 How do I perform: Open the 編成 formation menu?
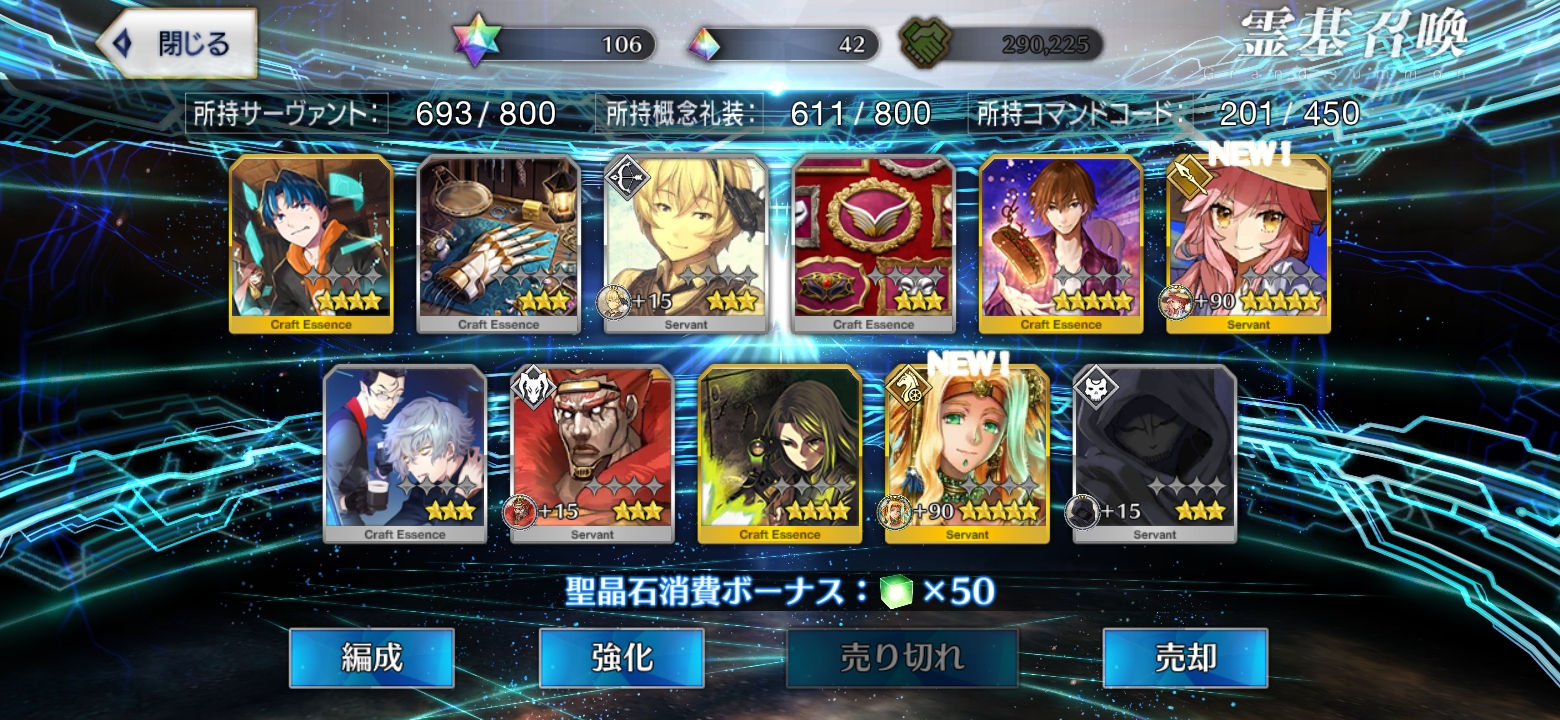click(371, 657)
